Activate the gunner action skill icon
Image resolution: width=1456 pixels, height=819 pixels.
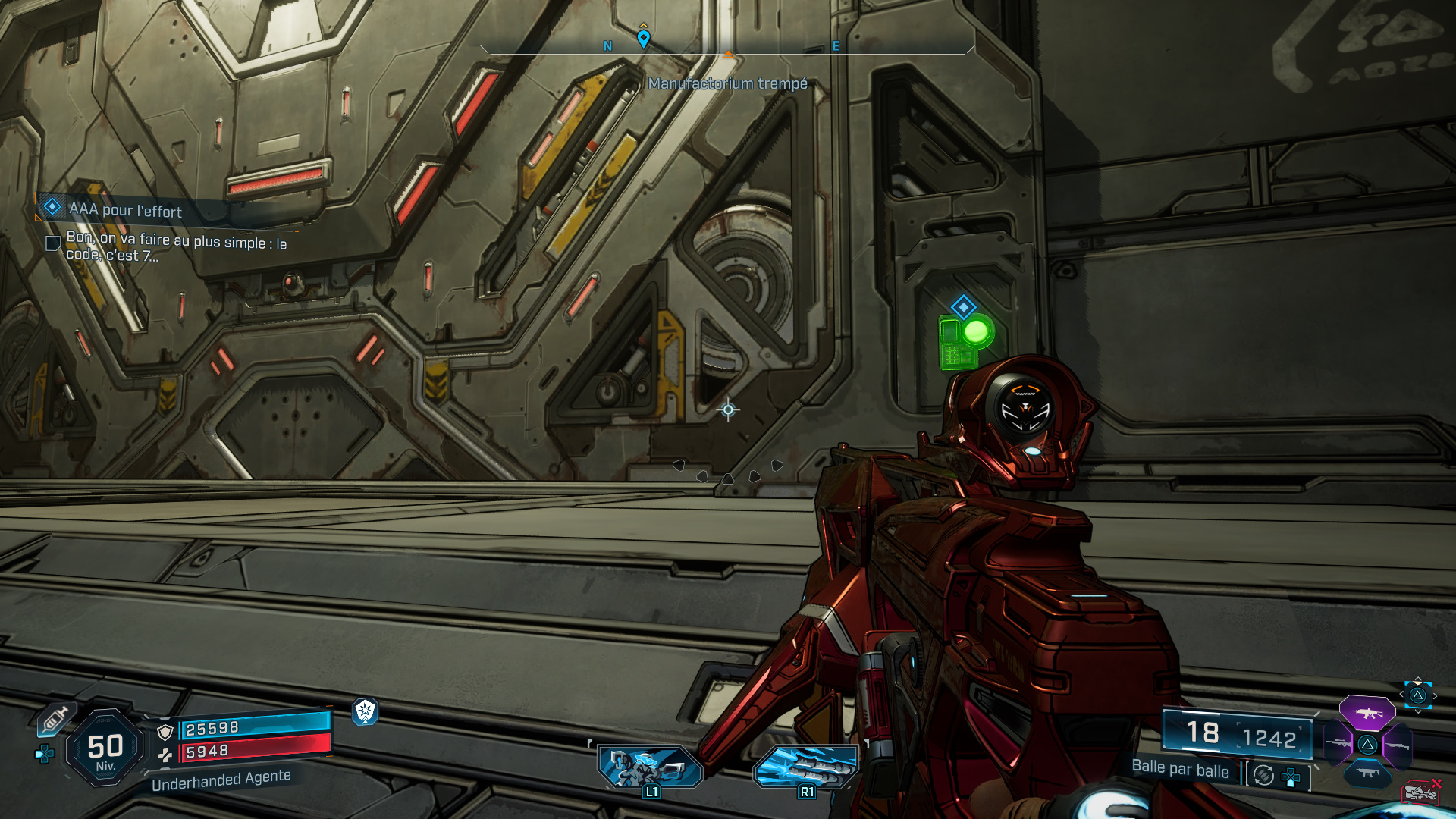point(650,766)
